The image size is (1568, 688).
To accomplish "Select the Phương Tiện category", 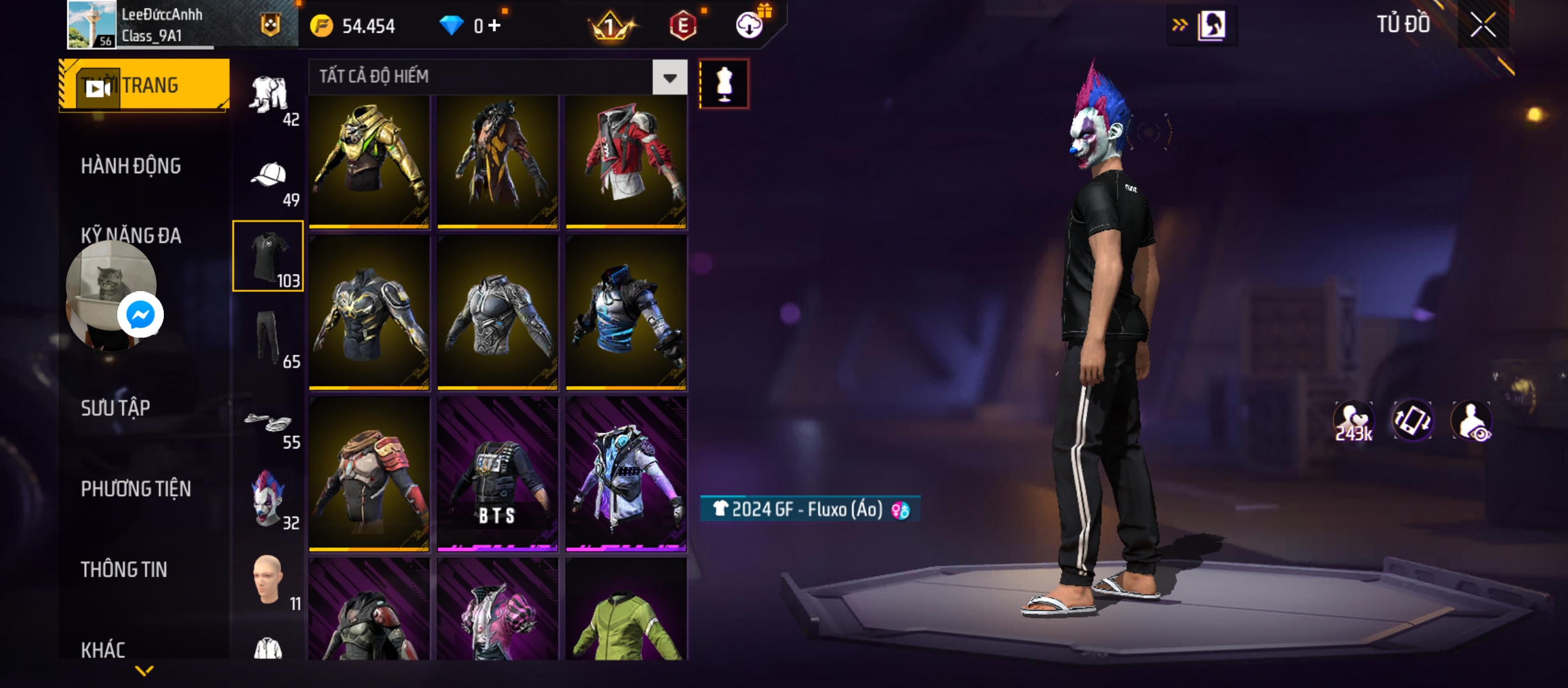I will click(136, 489).
